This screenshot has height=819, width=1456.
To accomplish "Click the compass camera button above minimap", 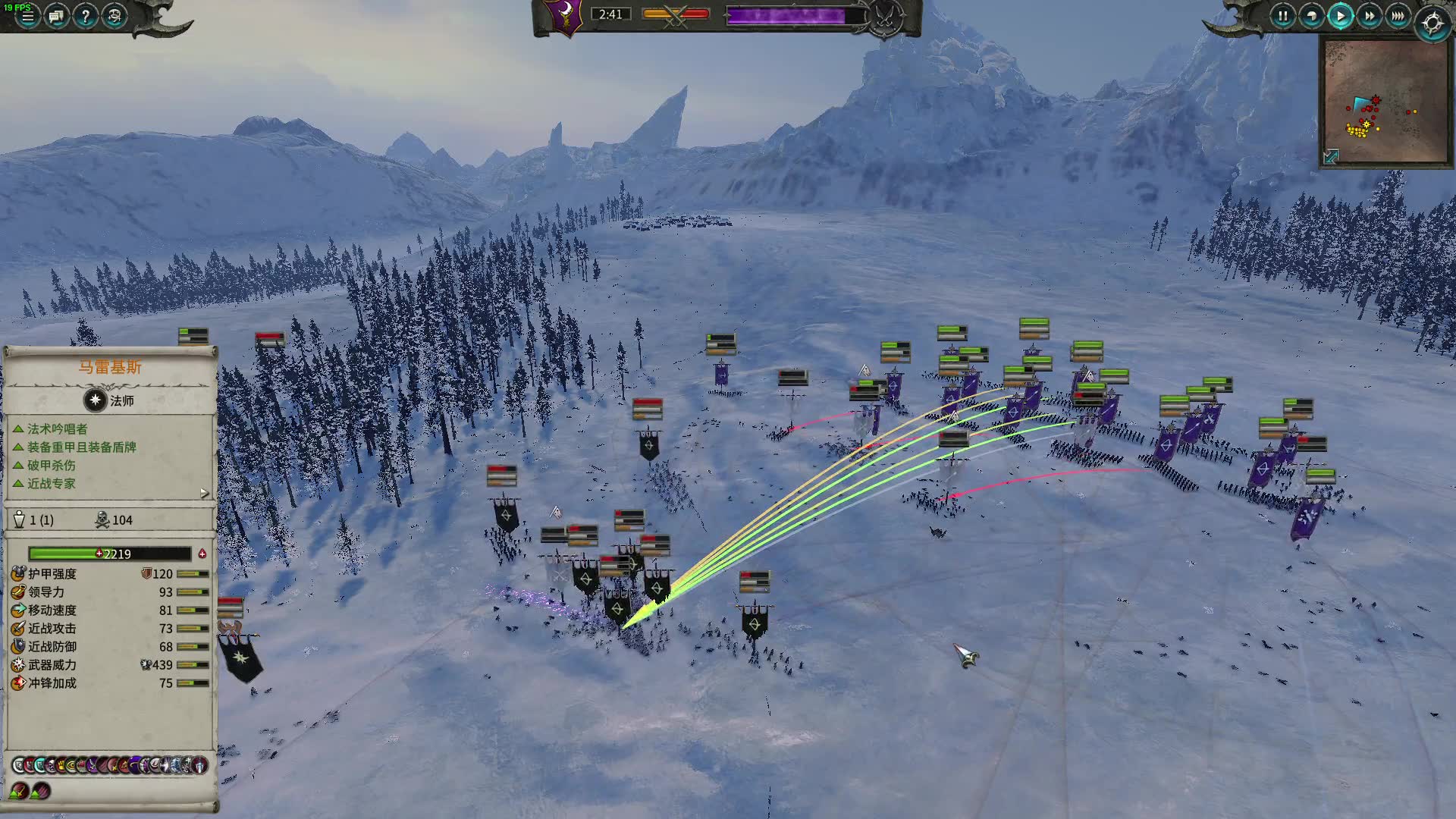I will [x=1432, y=24].
